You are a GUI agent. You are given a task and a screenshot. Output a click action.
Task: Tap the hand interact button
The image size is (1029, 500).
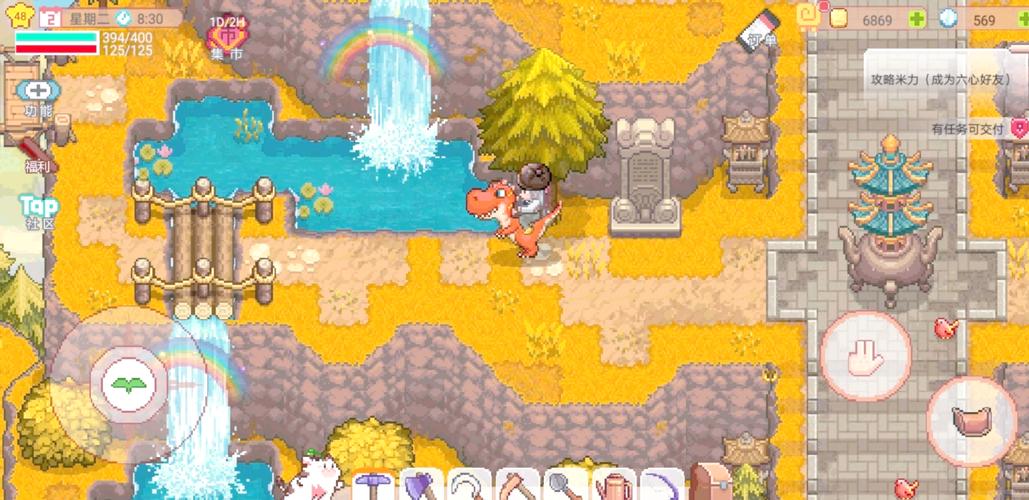point(865,356)
